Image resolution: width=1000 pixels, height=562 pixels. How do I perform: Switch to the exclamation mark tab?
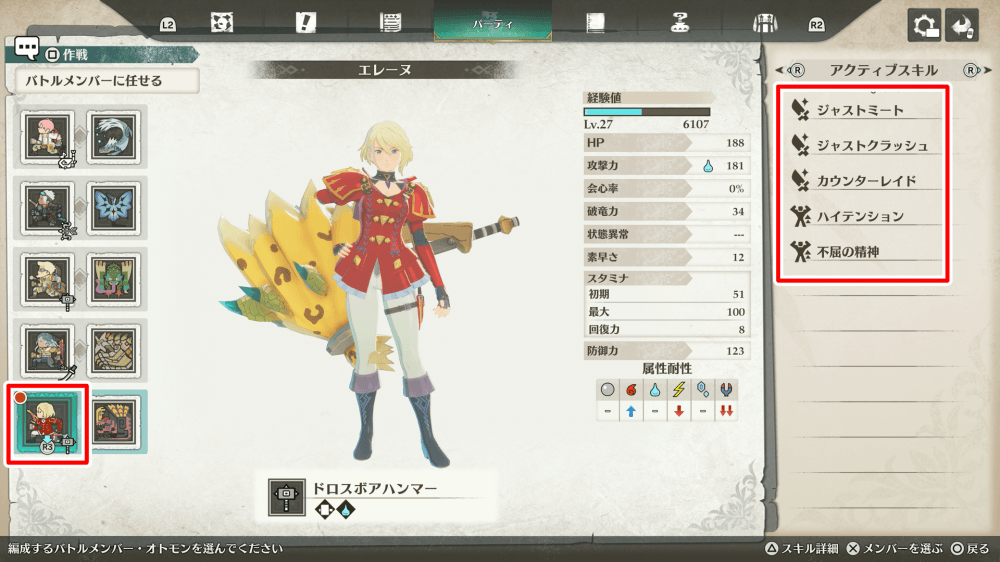pos(306,22)
